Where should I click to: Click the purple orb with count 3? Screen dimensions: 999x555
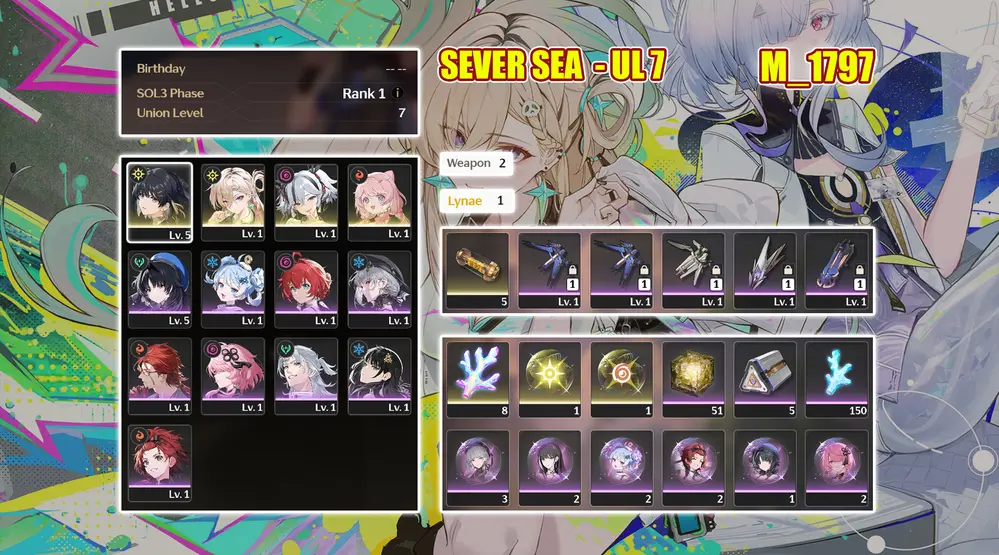tap(478, 467)
